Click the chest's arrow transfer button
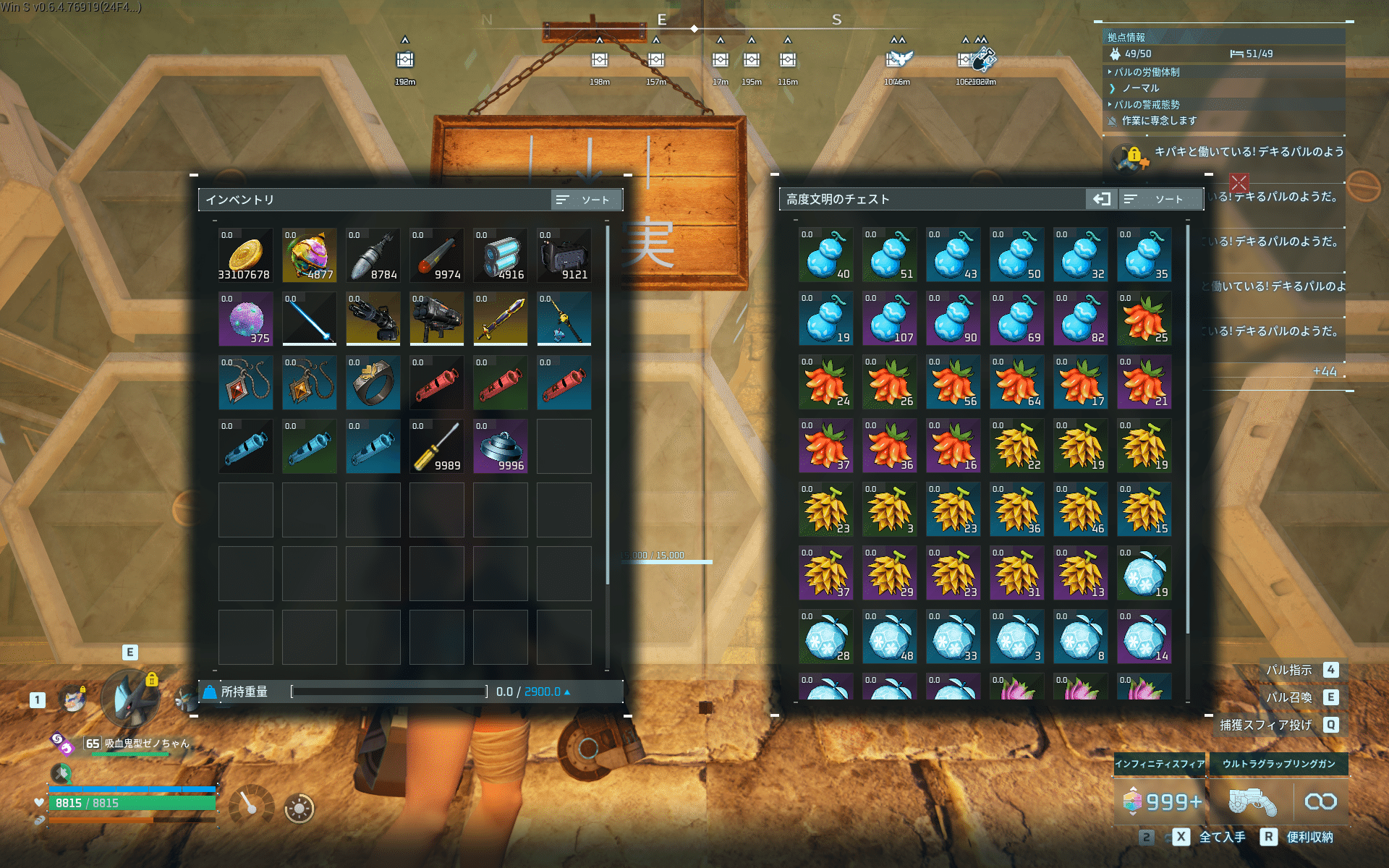This screenshot has height=868, width=1389. 1101,199
